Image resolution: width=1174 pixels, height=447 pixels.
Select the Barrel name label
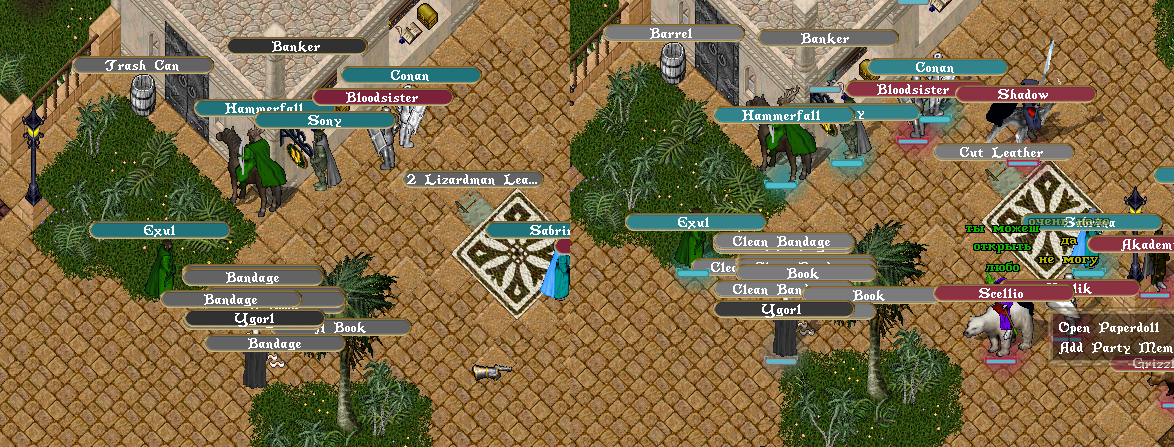673,33
